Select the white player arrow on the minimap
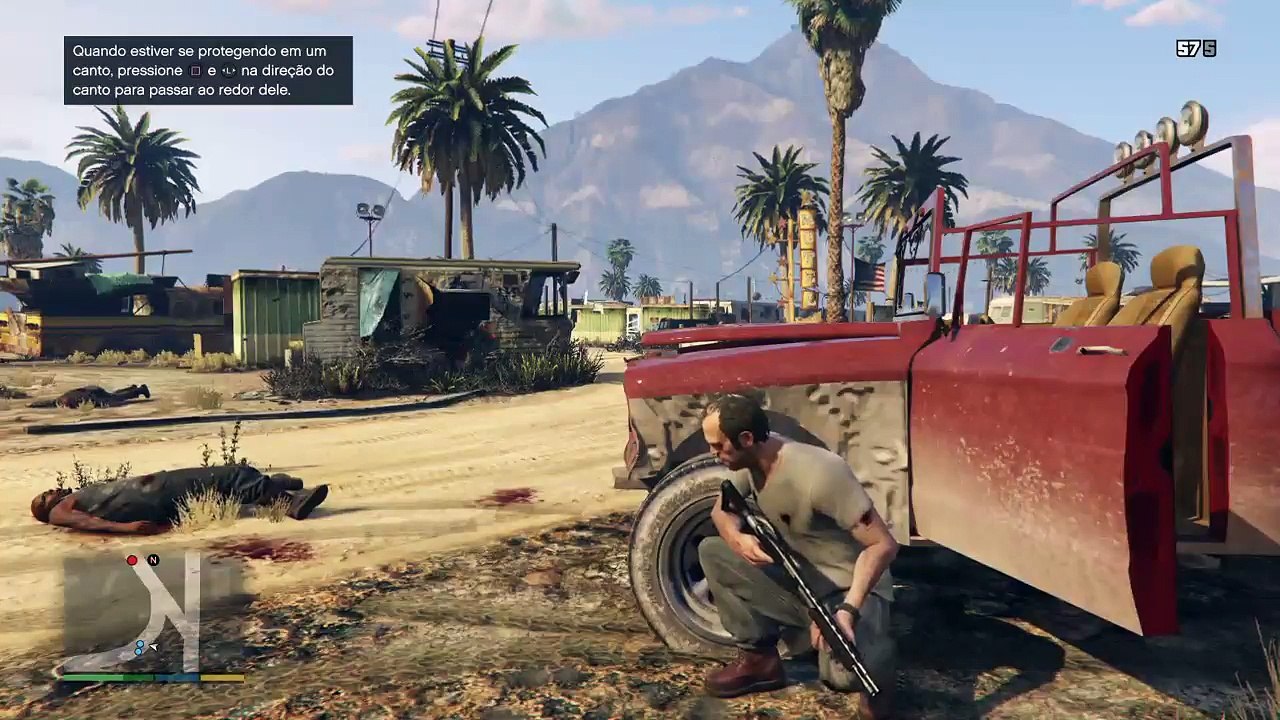Screen dimensions: 1280x720 coord(153,647)
